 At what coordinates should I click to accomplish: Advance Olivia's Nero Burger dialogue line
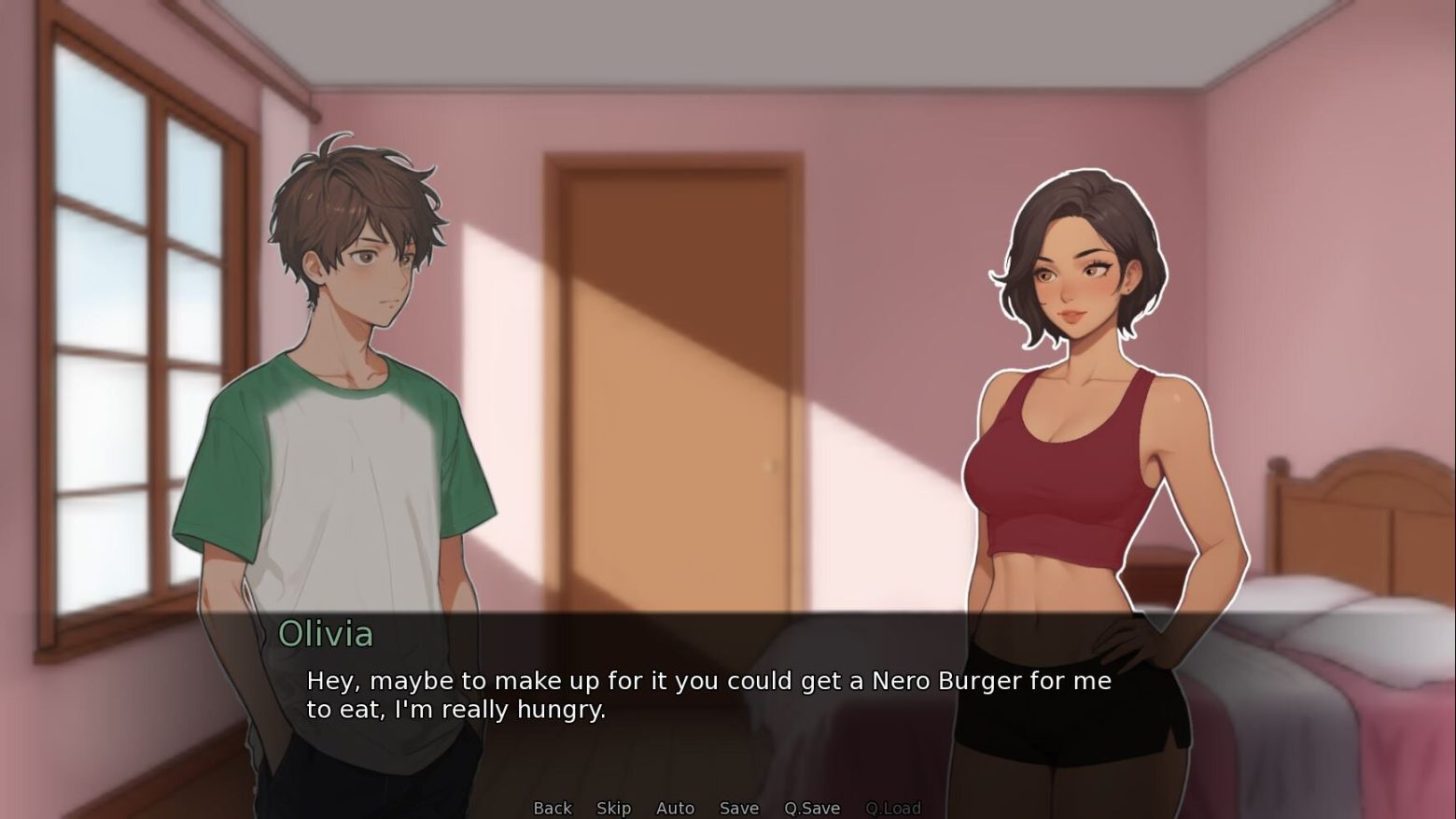coord(709,695)
